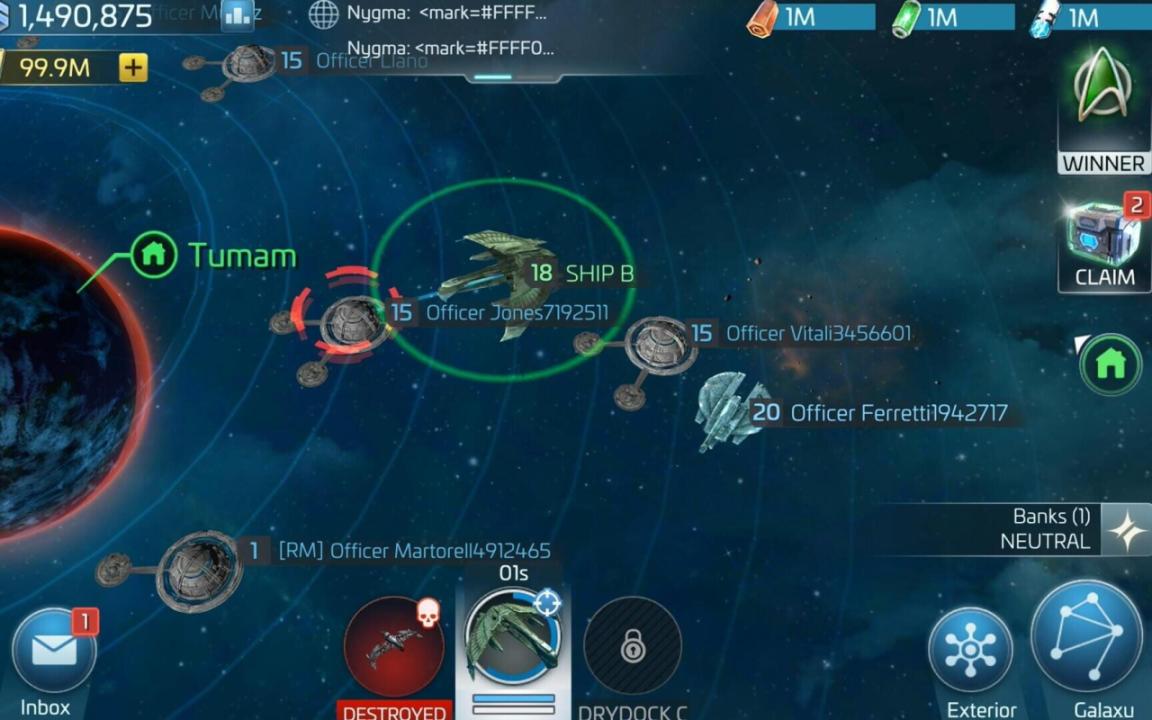
Task: Select the active green ship slot
Action: tap(512, 636)
